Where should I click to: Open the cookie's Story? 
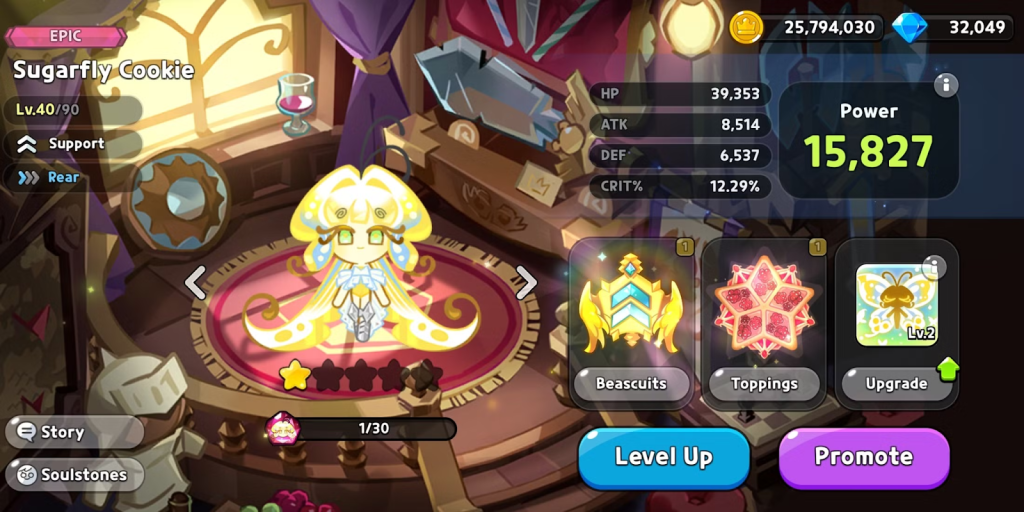click(x=63, y=432)
